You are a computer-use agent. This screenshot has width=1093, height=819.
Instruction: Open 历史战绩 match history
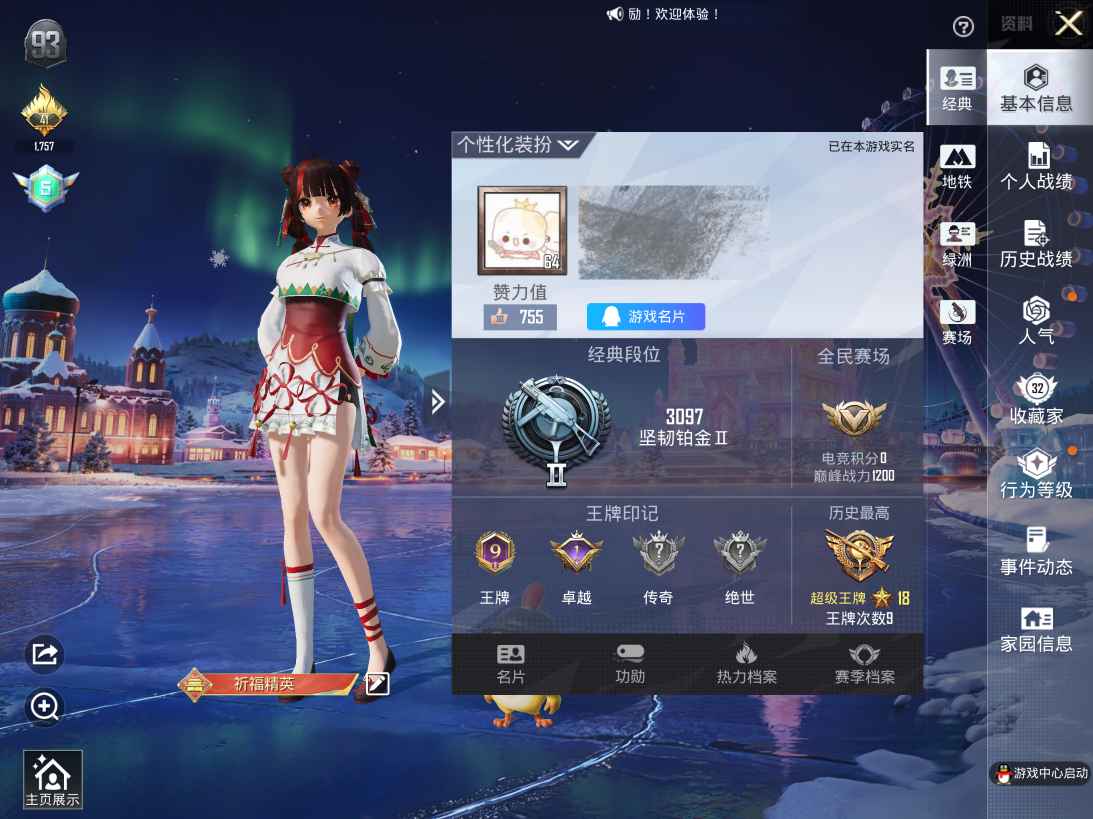pyautogui.click(x=1037, y=245)
